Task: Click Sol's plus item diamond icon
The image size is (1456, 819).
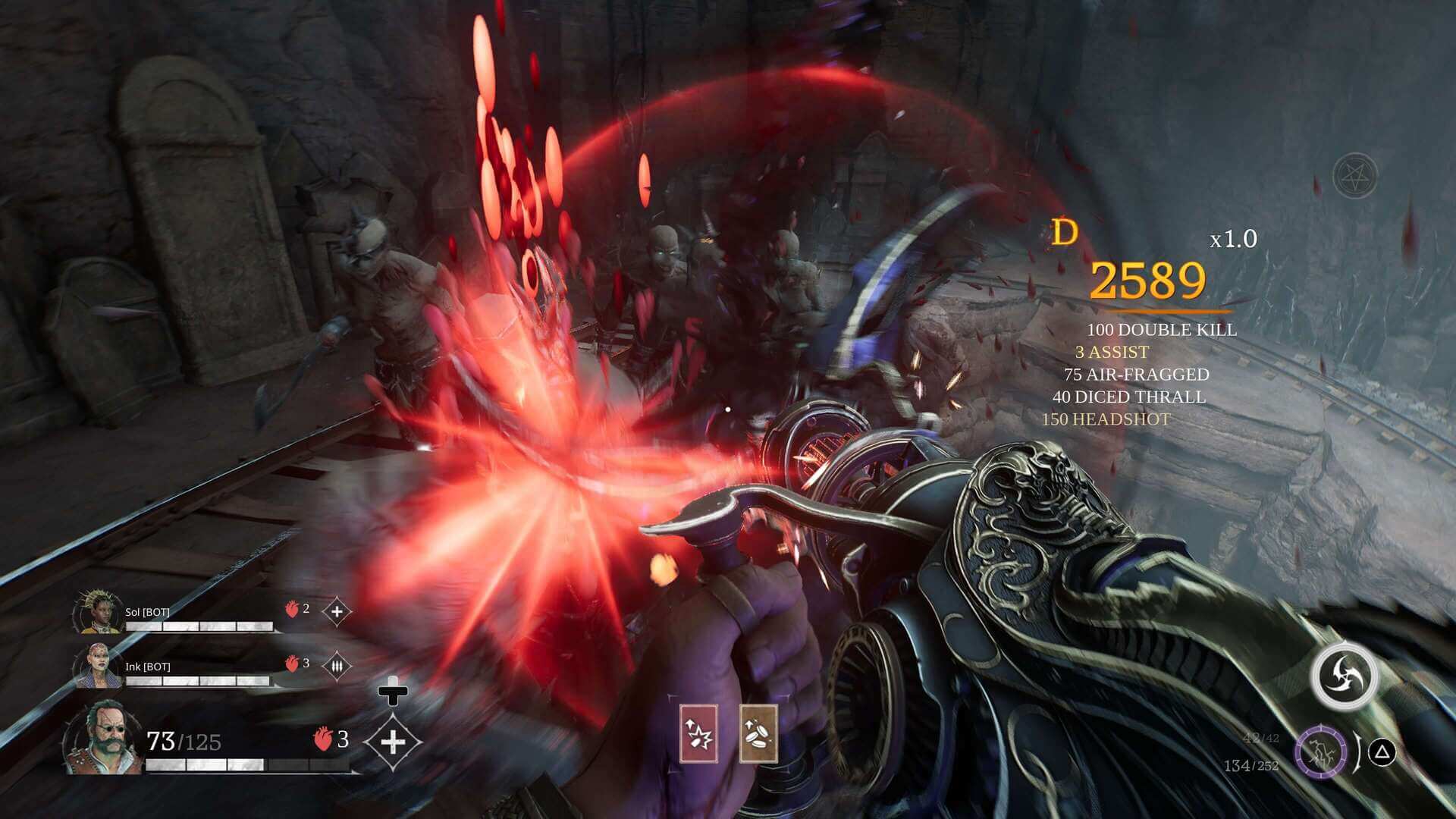Action: tap(337, 611)
